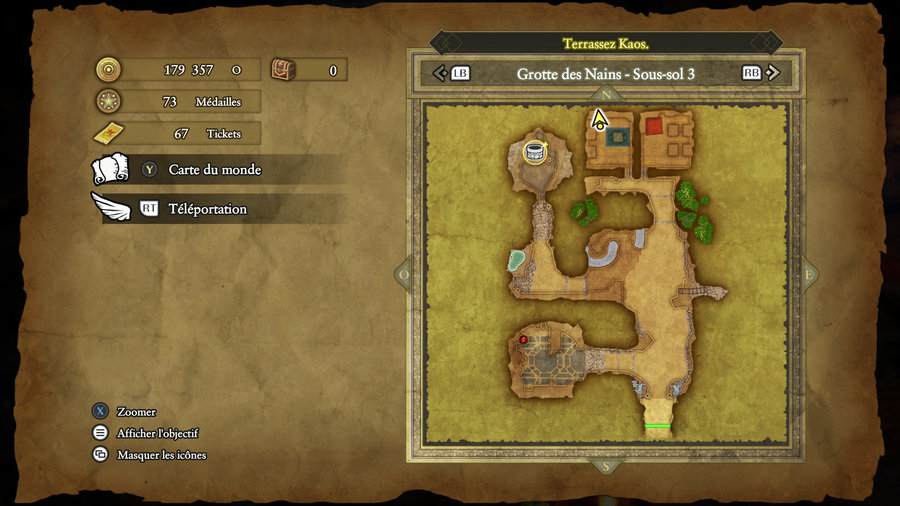Screen dimensions: 900x506
Task: Select Afficher l'objectif to show objective
Action: 157,433
